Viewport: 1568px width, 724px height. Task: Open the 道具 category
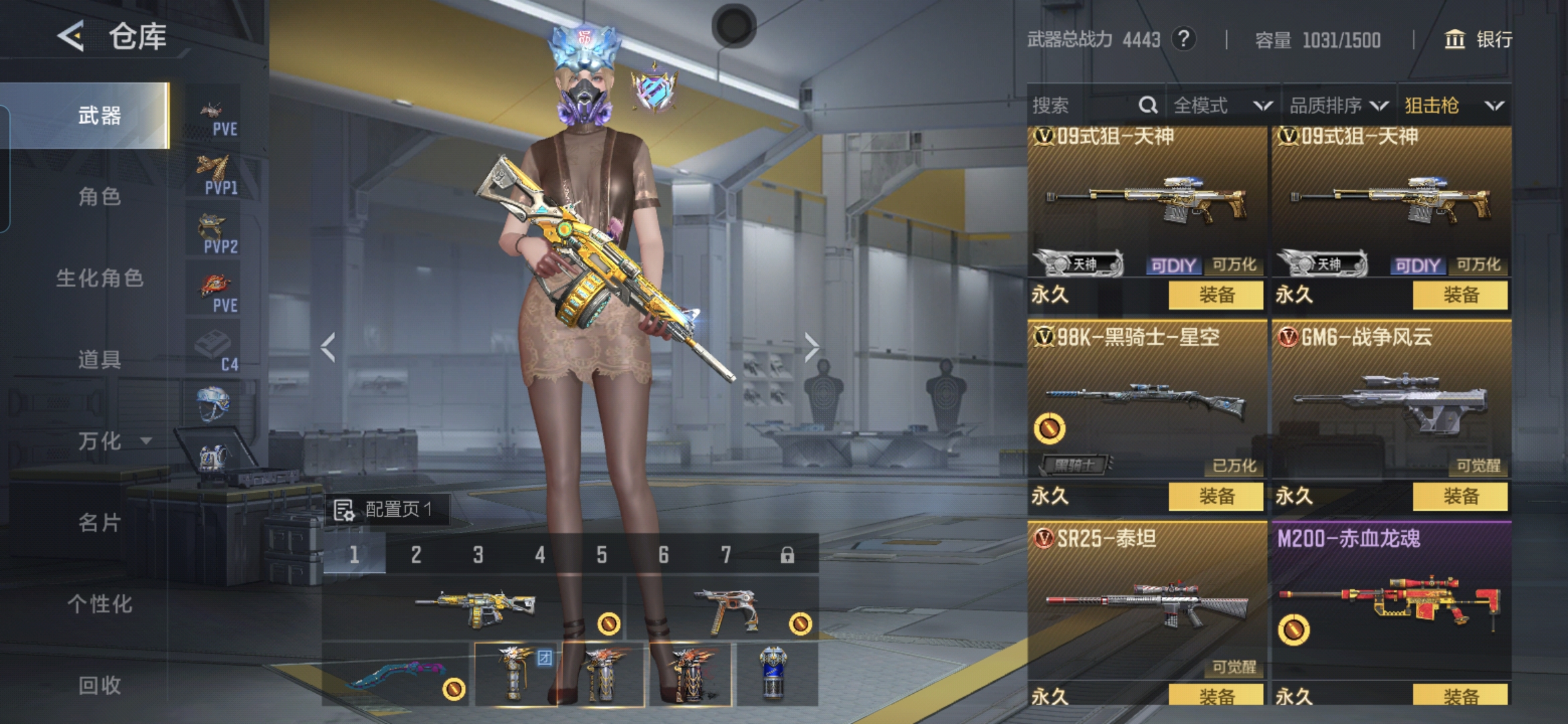[99, 360]
